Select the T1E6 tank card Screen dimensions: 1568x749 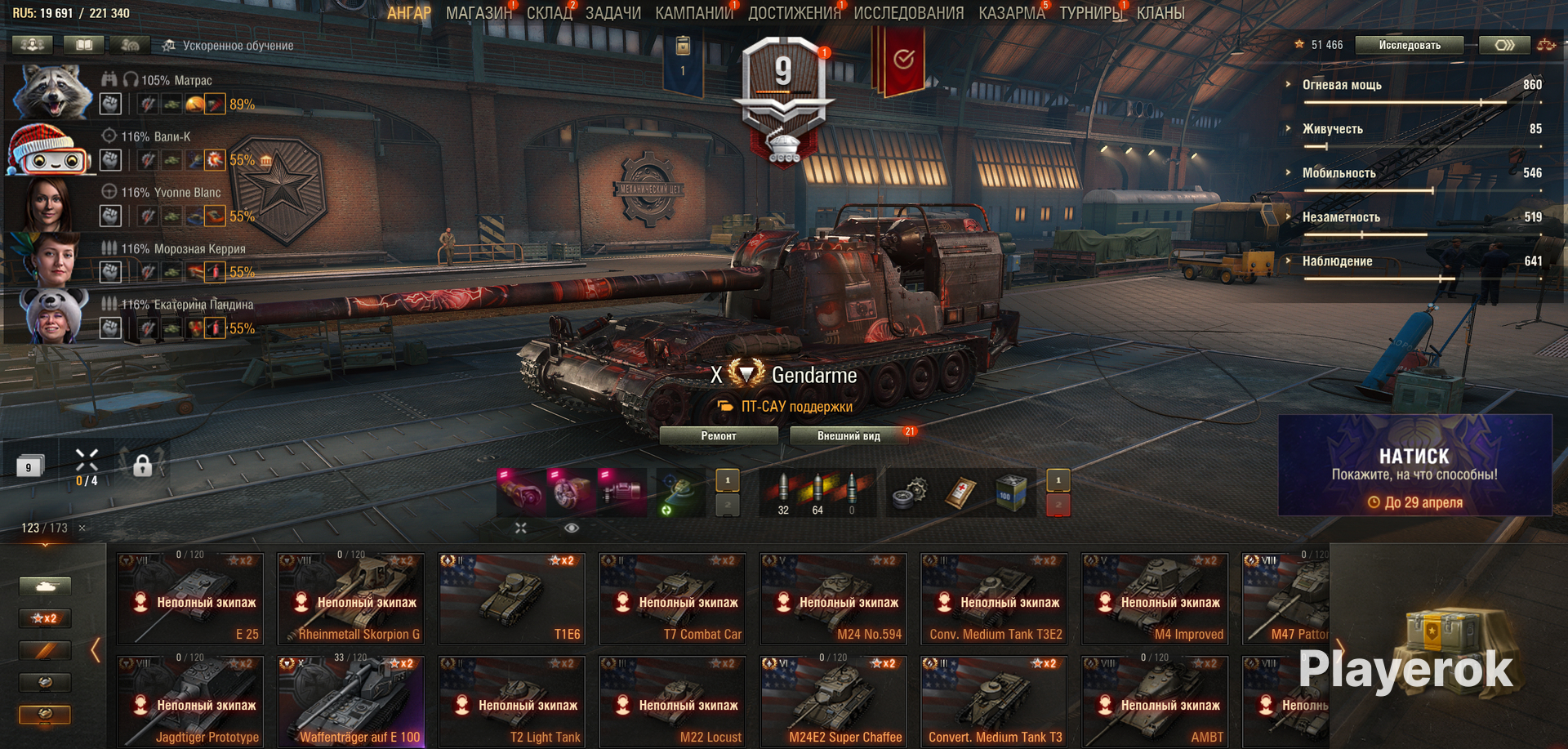tap(512, 600)
